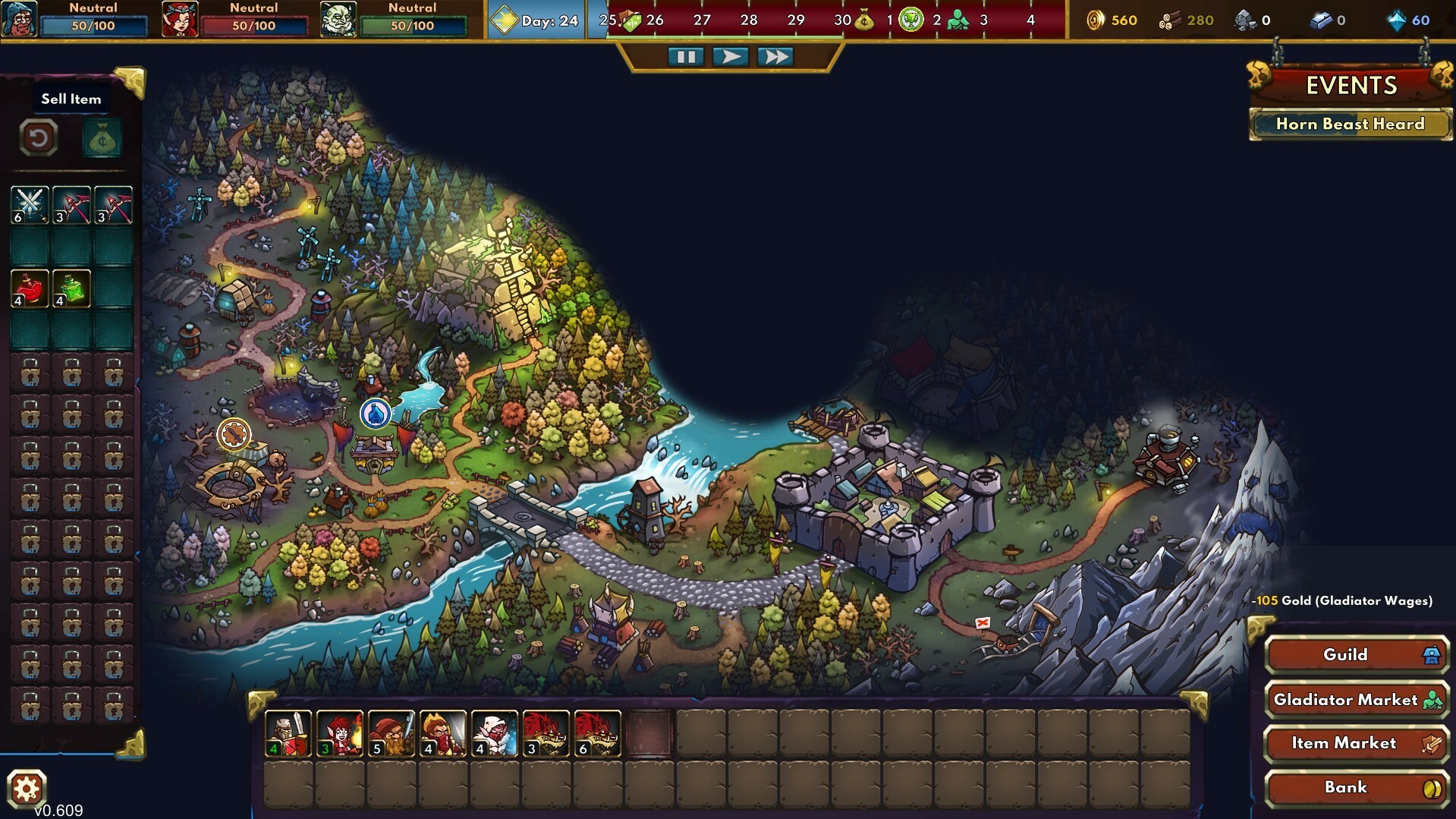Open the Guild panel
The width and height of the screenshot is (1456, 819).
(x=1357, y=655)
